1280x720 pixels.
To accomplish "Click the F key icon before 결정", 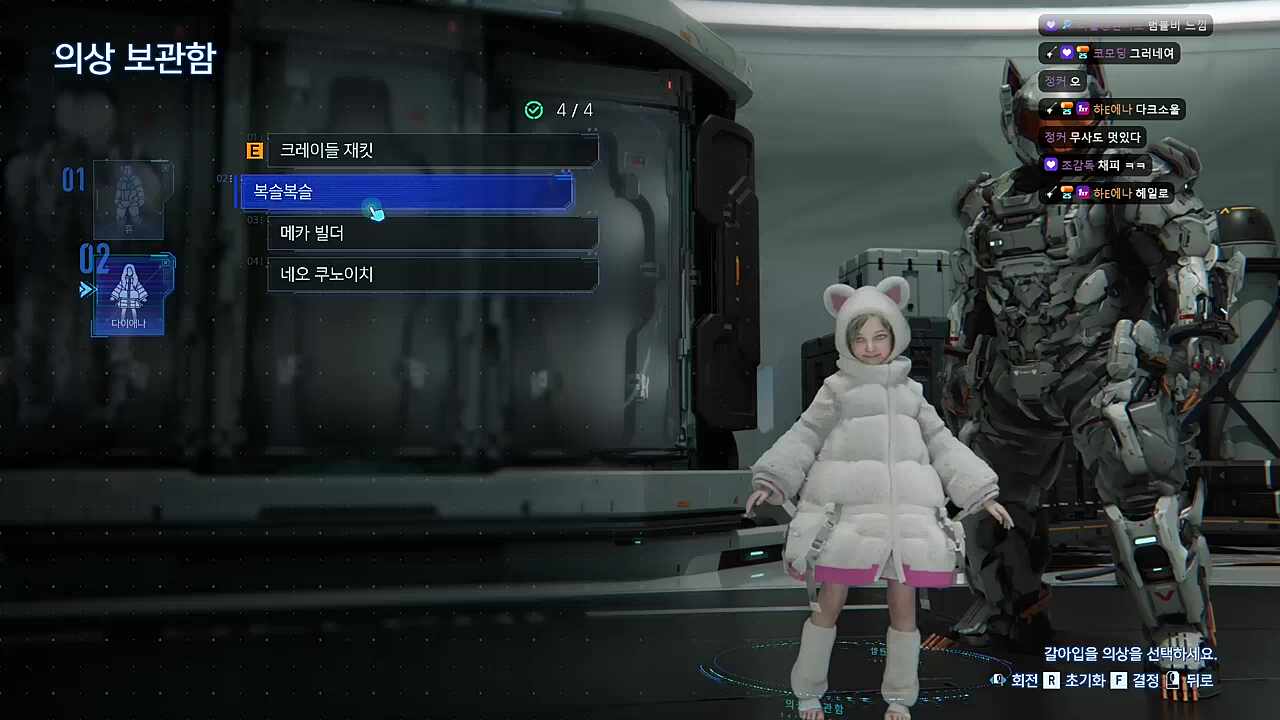I will 1119,681.
